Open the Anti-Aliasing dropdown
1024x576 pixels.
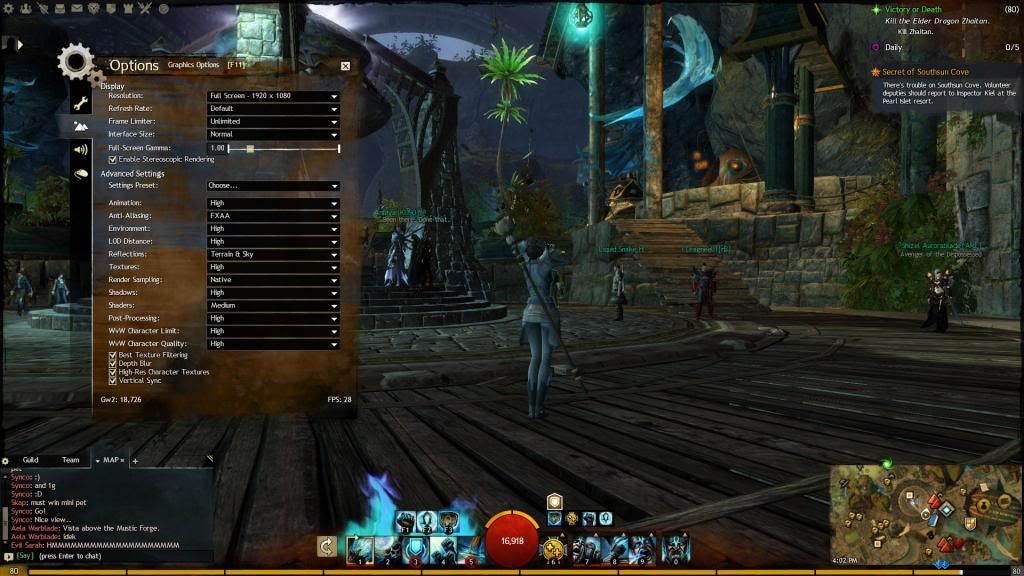pos(272,216)
